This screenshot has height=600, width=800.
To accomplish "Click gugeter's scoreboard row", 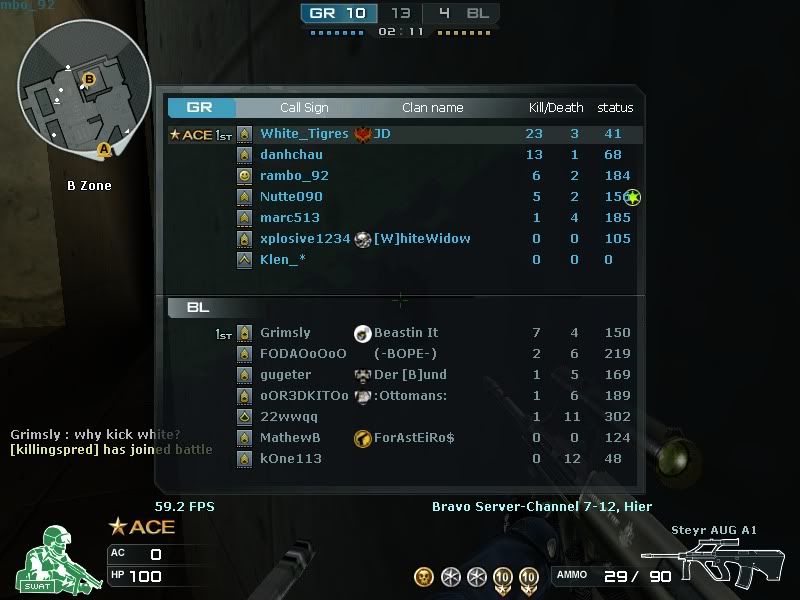I will (285, 375).
